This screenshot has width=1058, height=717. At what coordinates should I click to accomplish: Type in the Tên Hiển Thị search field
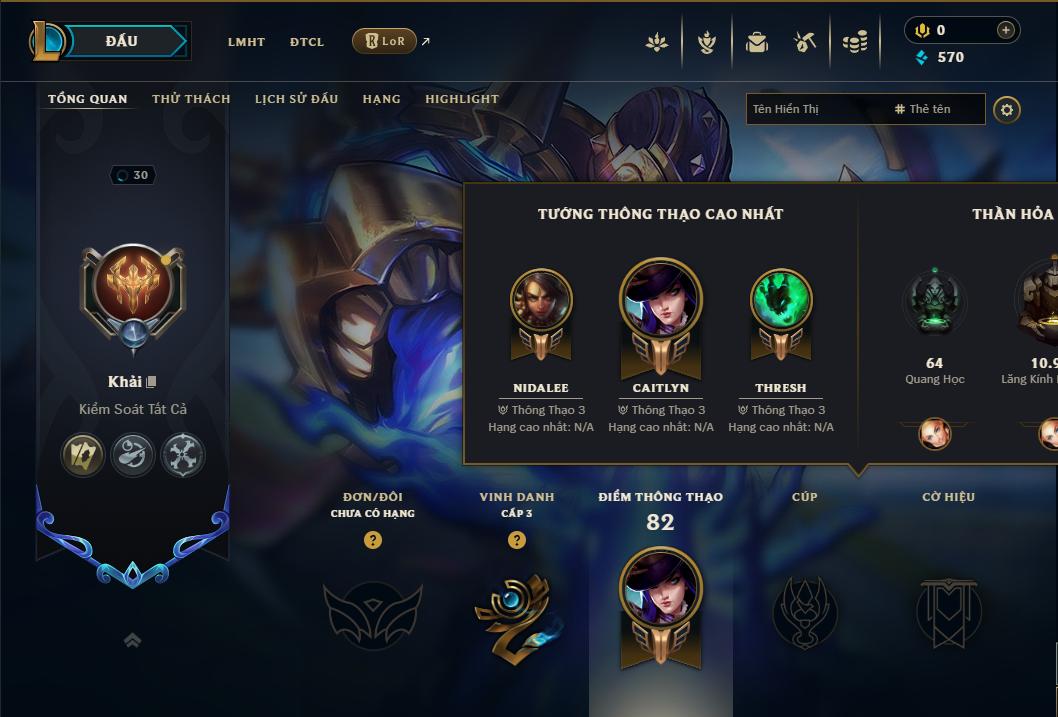point(815,109)
